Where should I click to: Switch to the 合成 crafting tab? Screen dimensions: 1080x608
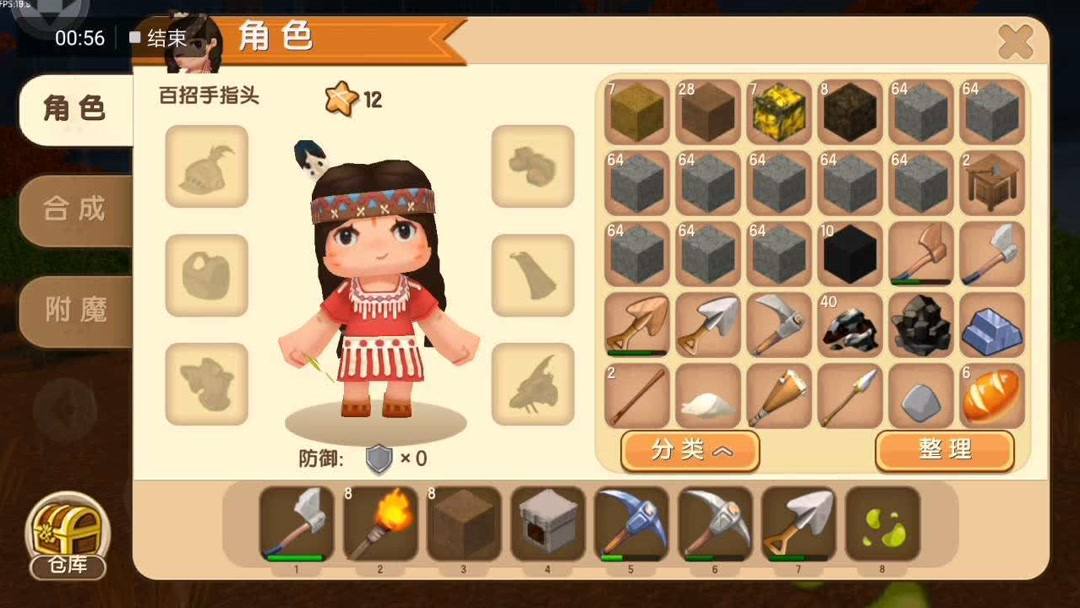click(x=74, y=209)
